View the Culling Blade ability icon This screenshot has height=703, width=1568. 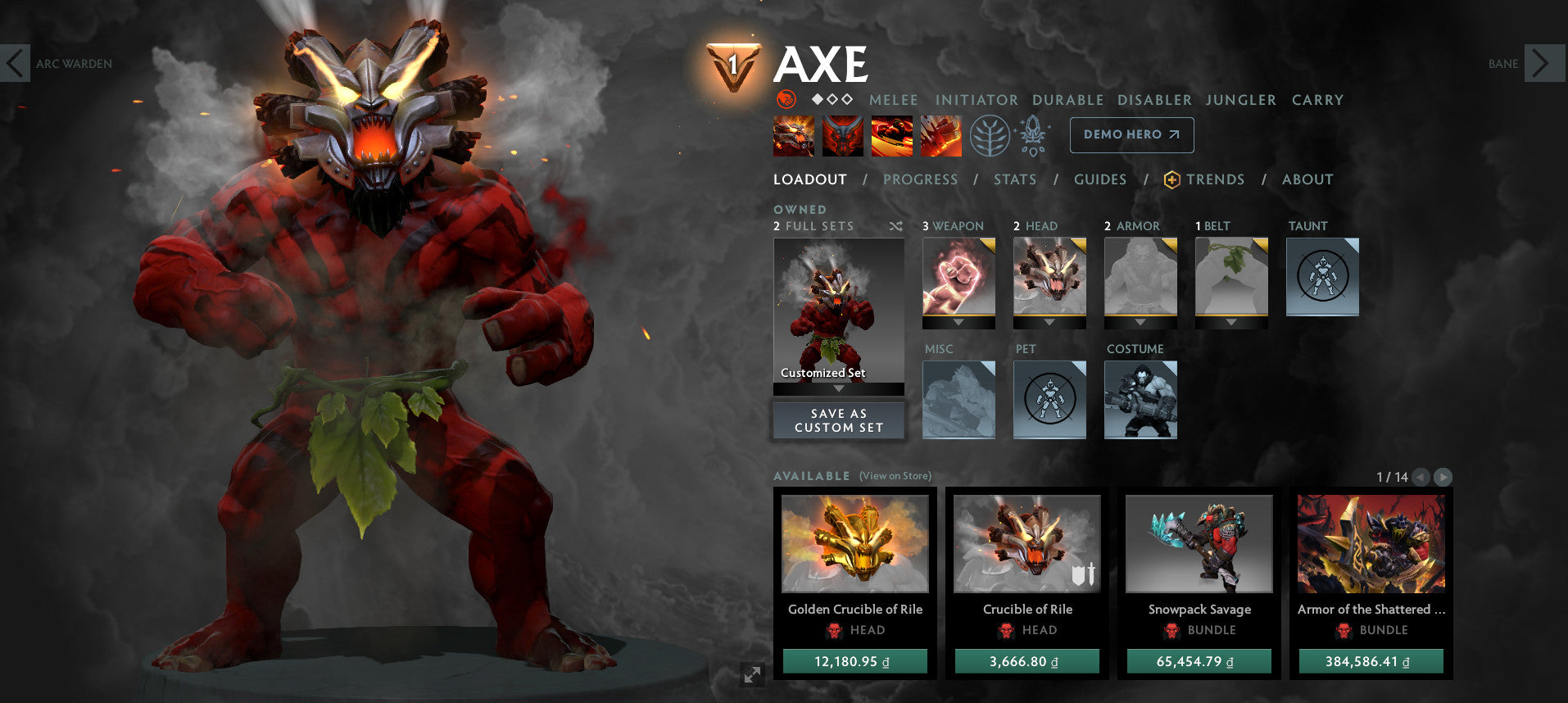(x=942, y=136)
